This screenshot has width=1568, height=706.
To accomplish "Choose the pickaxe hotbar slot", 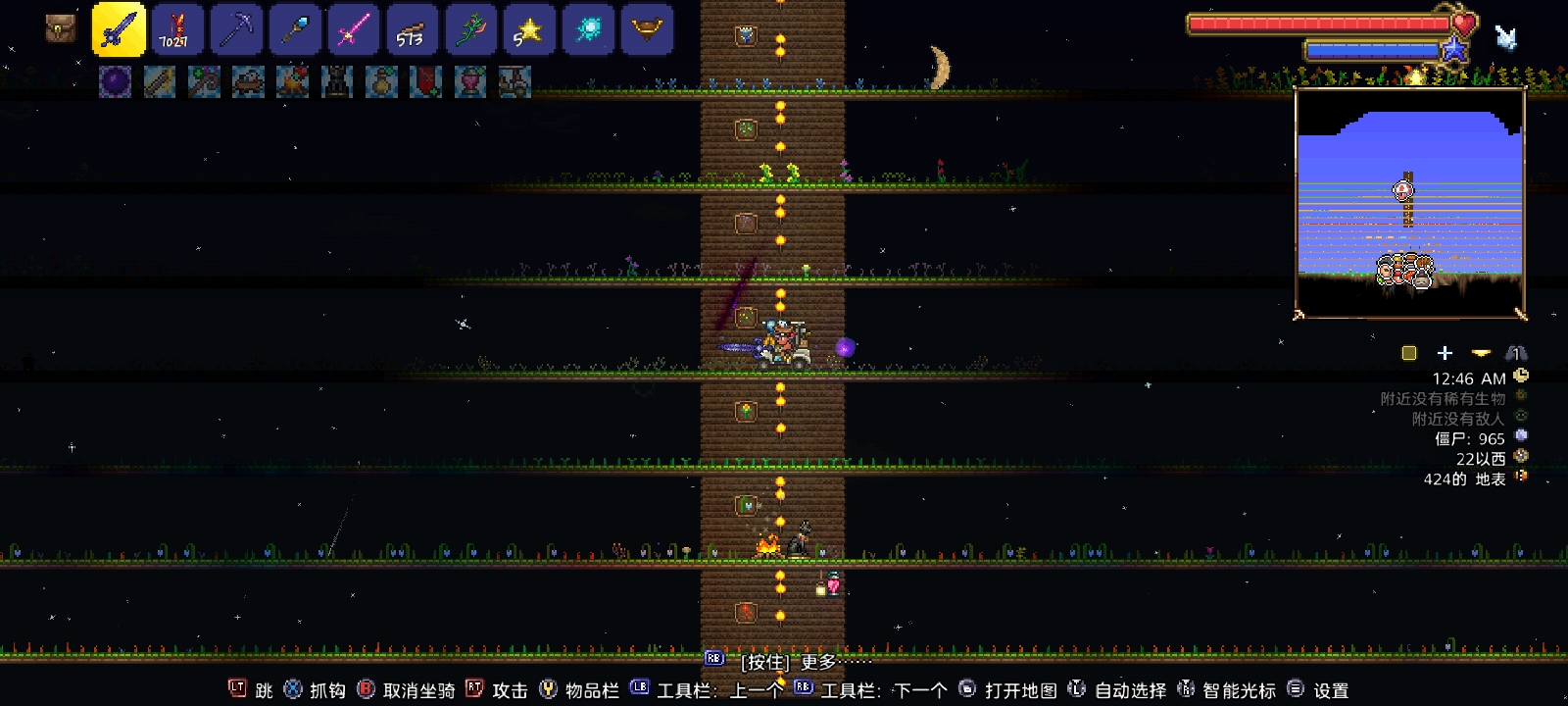I will click(x=236, y=28).
